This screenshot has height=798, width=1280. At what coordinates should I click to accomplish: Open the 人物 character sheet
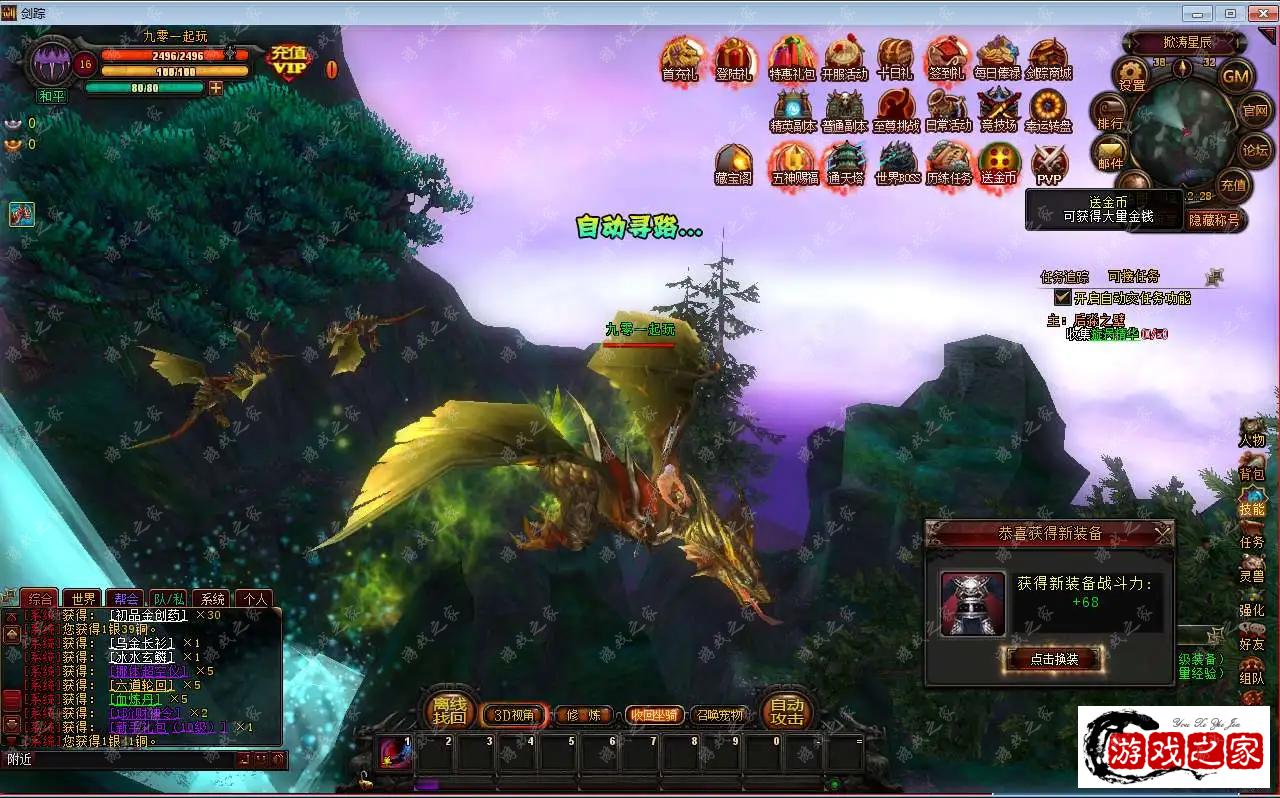(1252, 432)
